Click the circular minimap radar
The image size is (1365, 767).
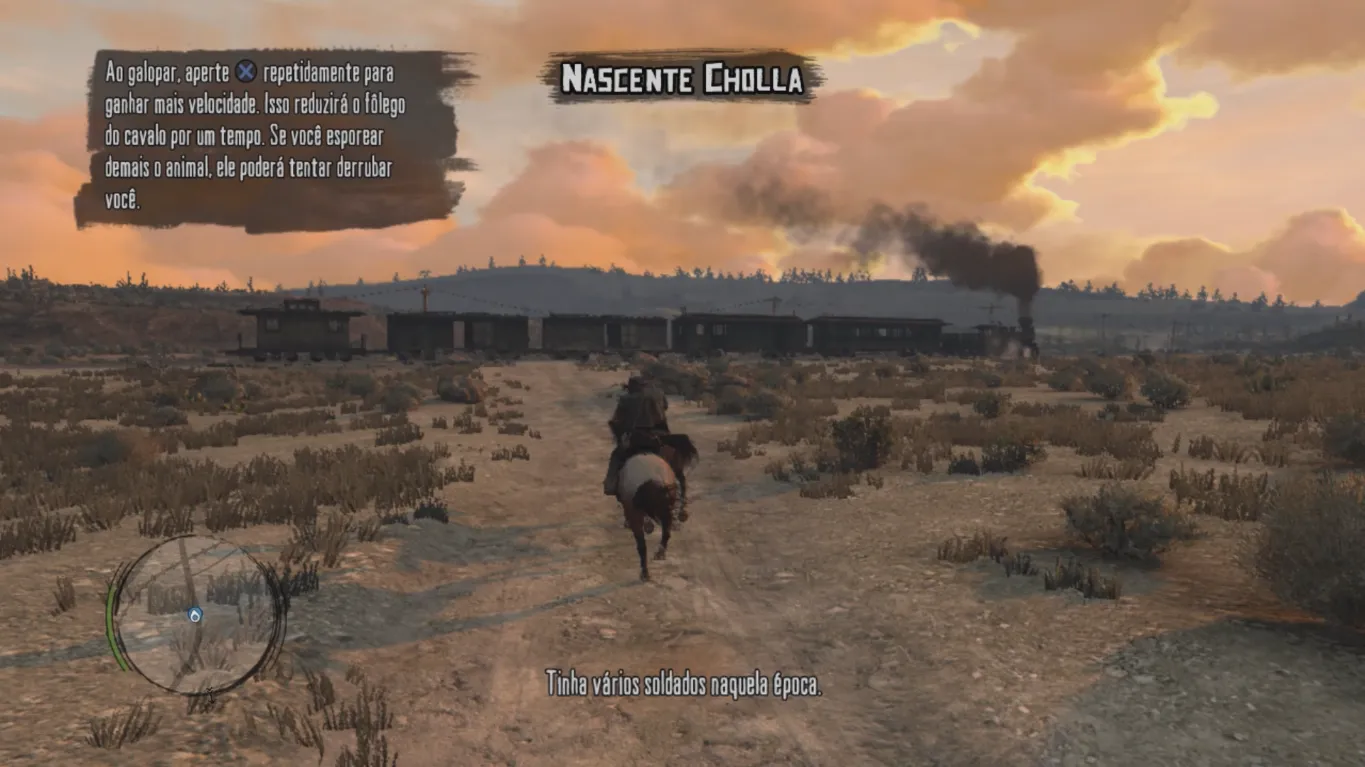tap(198, 615)
